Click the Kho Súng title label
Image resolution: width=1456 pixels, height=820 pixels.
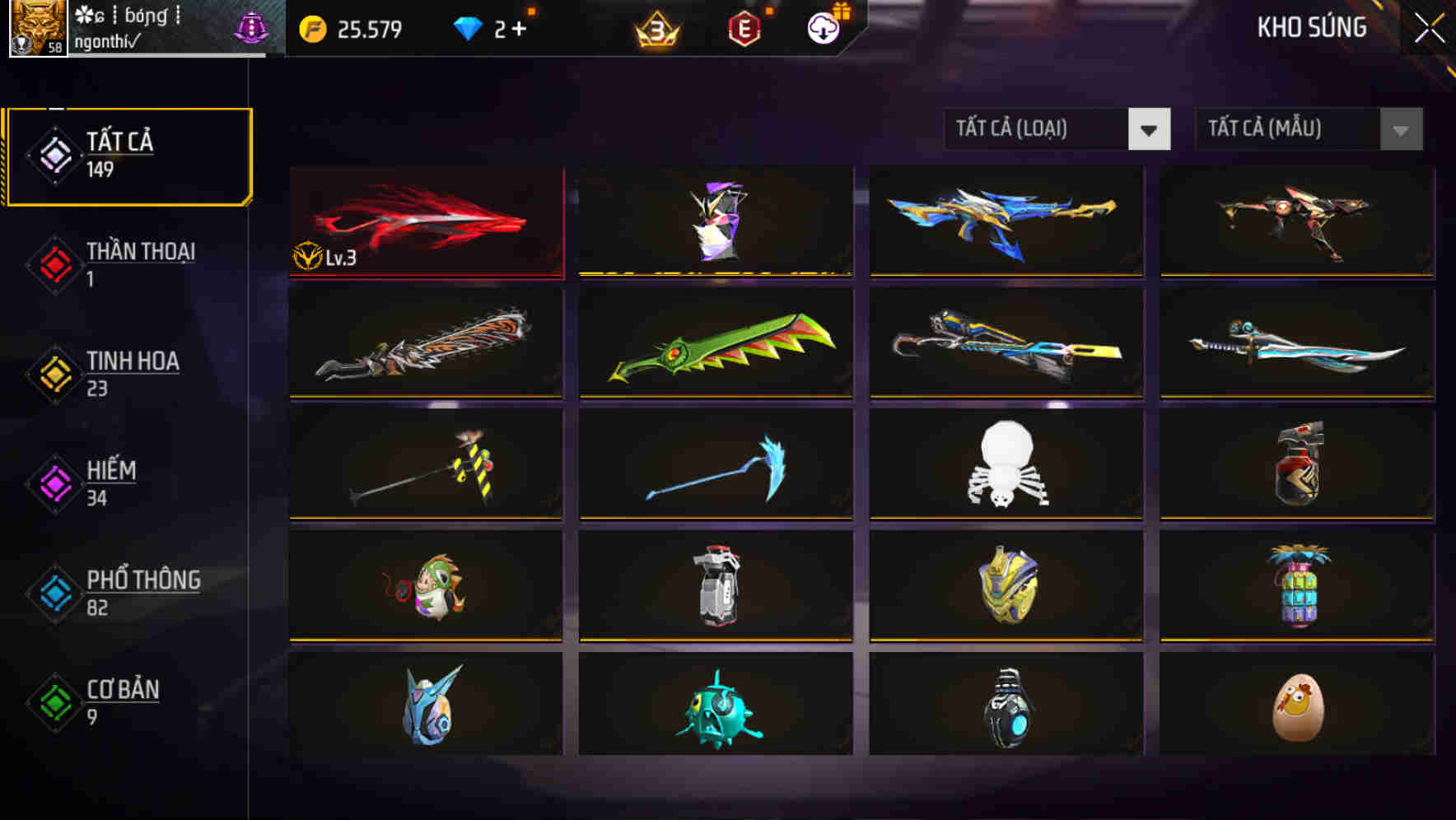(1311, 27)
